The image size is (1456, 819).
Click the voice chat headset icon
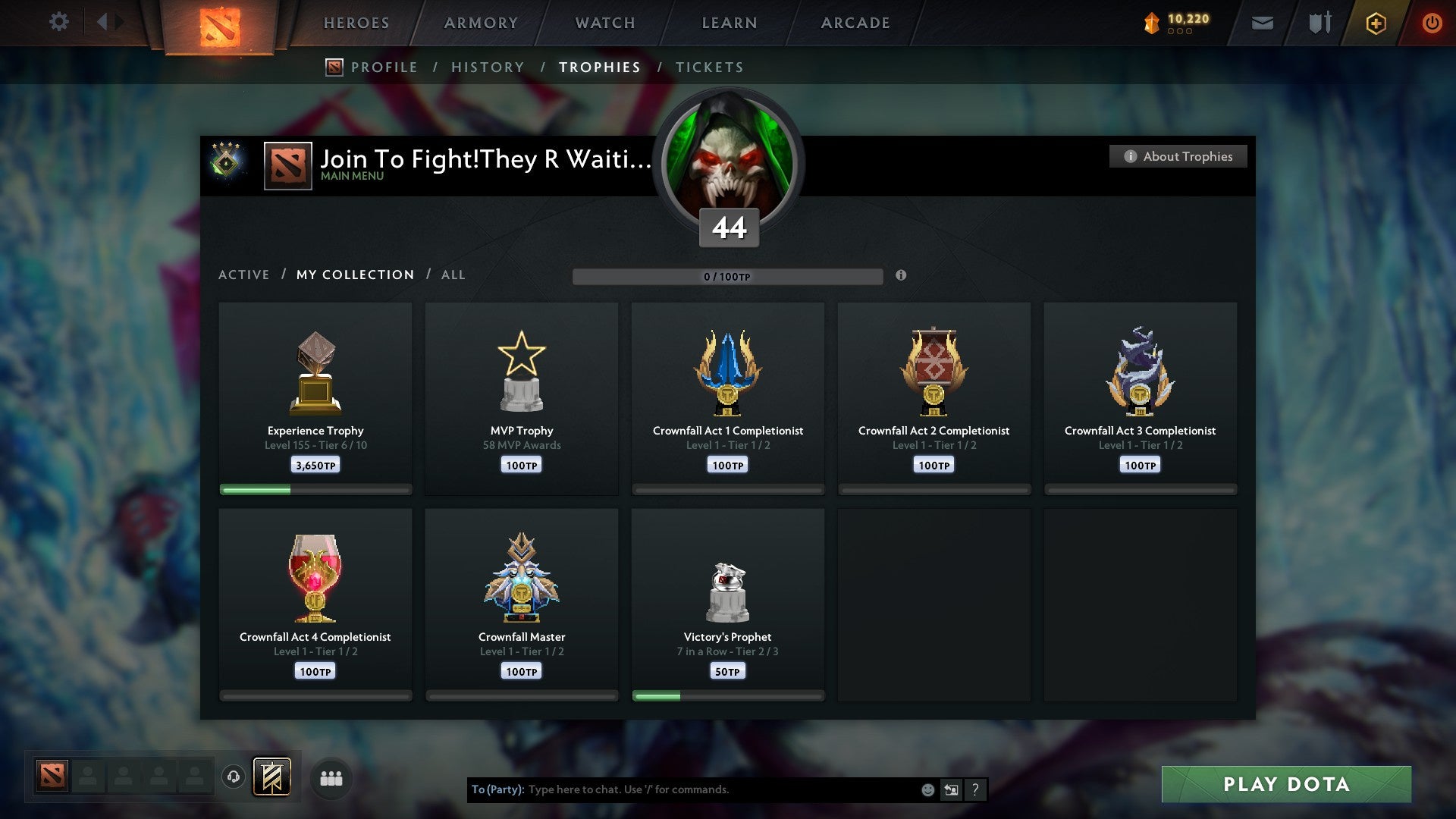click(x=234, y=777)
